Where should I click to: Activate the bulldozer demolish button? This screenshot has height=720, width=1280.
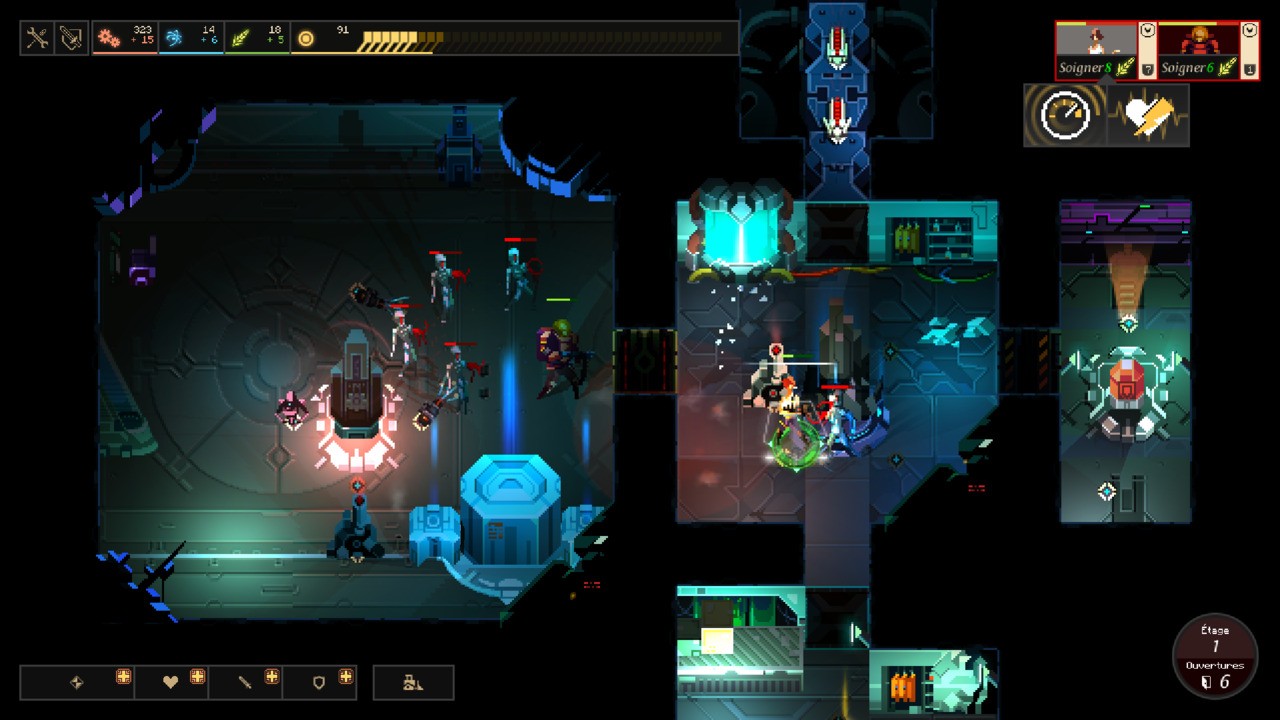point(413,682)
